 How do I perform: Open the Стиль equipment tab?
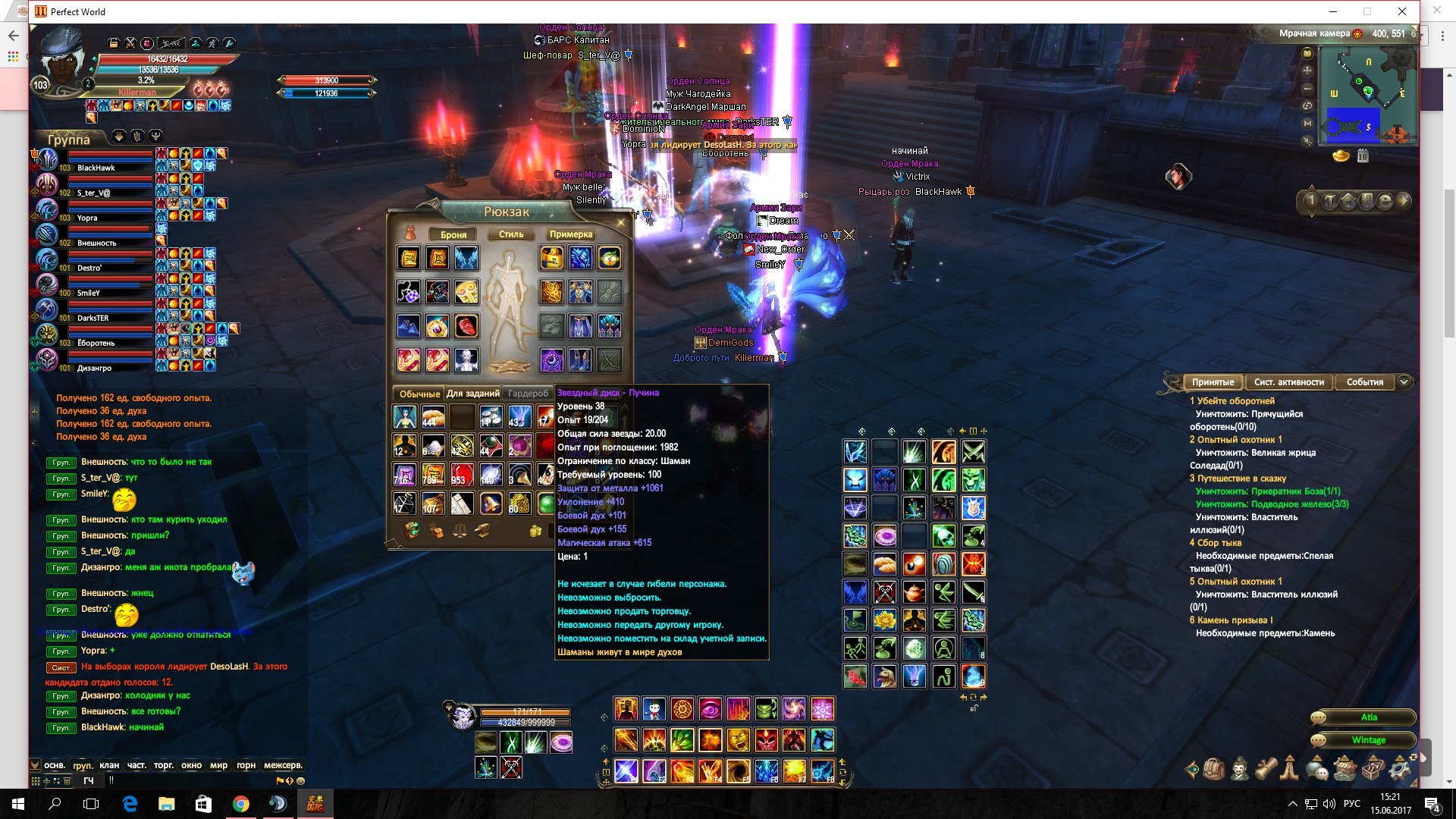point(511,234)
